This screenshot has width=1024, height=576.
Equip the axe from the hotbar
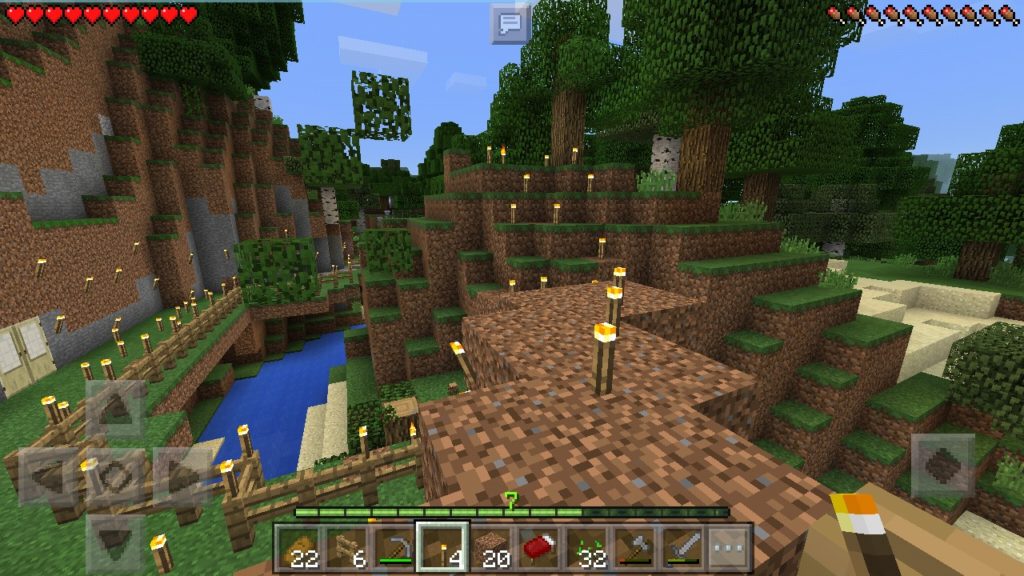pyautogui.click(x=634, y=547)
